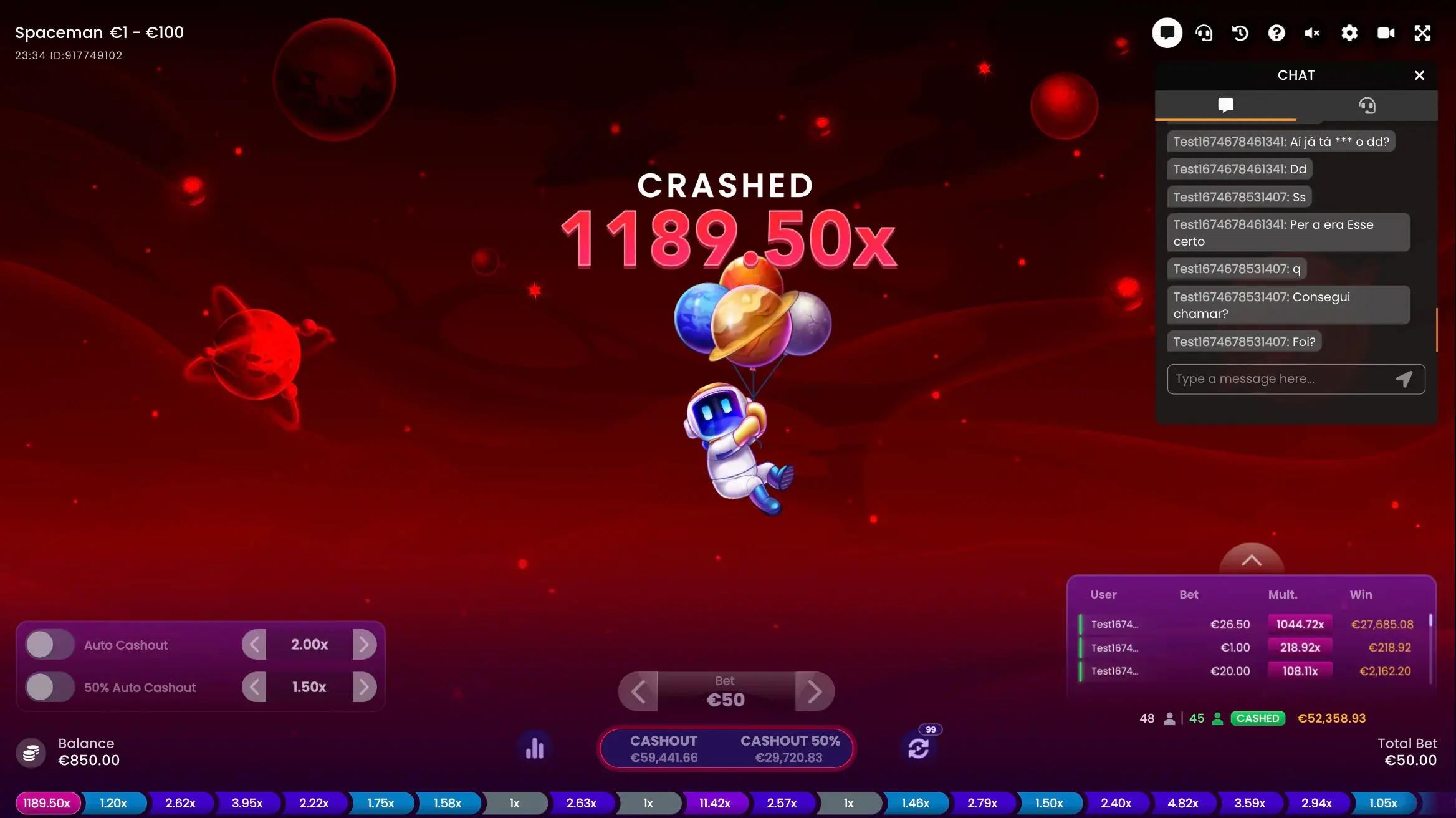1456x818 pixels.
Task: Open the game history clock icon
Action: tap(1240, 33)
